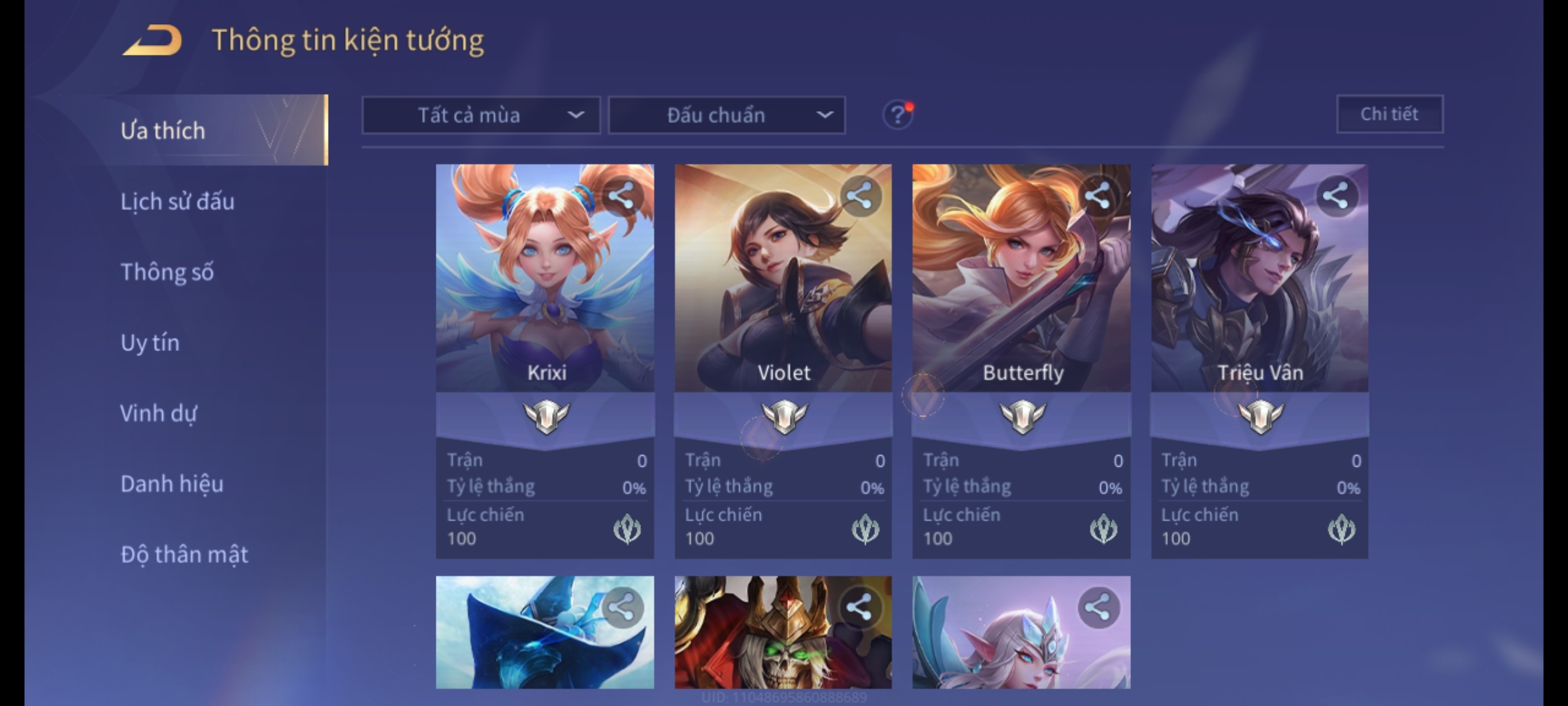Open the Độ thân mật tab

(x=184, y=554)
